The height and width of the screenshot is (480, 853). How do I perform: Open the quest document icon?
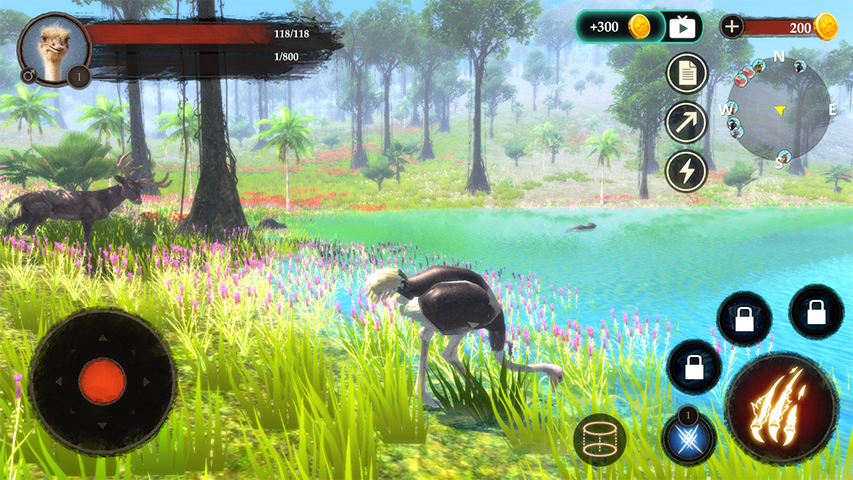click(x=687, y=73)
